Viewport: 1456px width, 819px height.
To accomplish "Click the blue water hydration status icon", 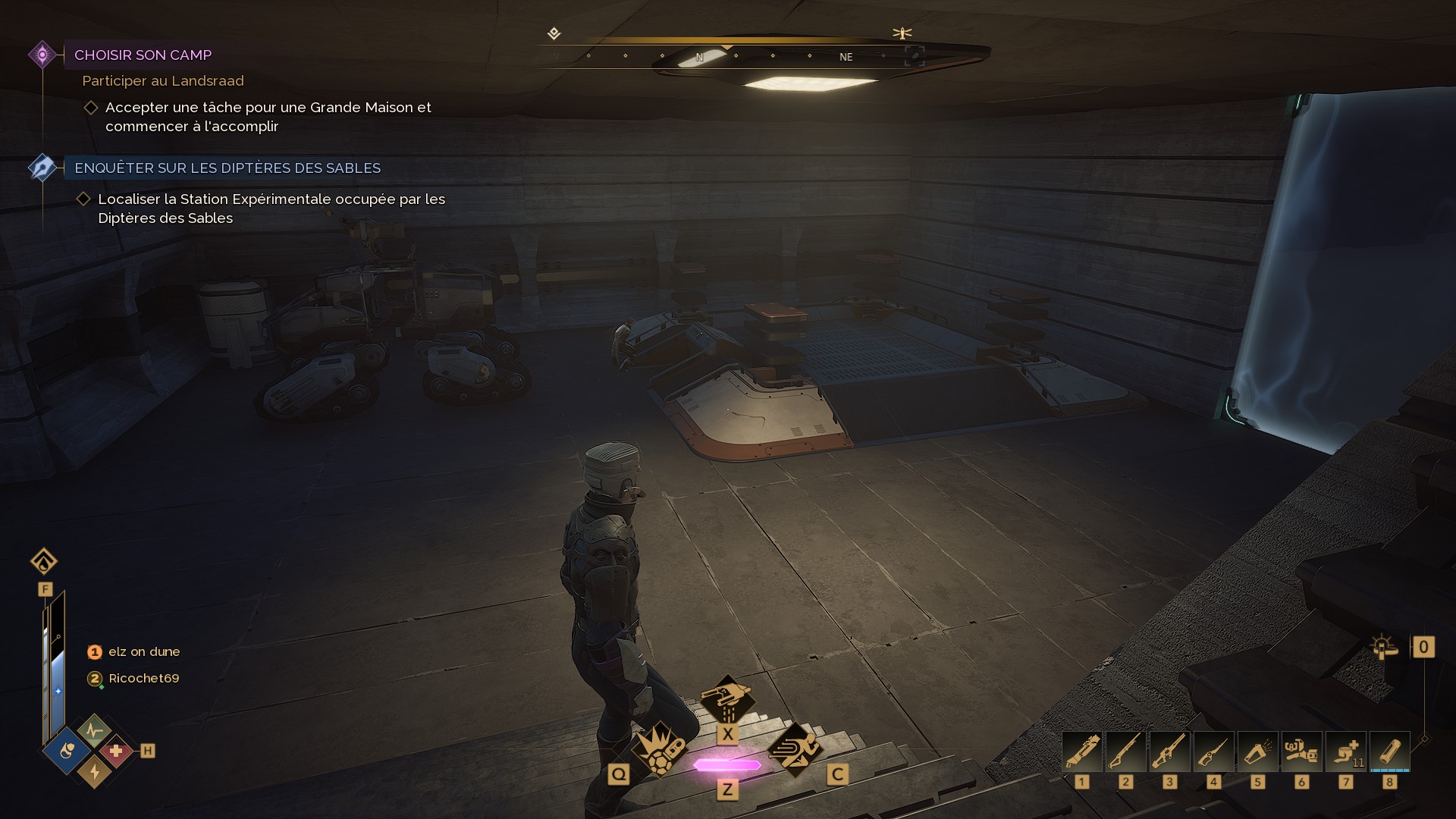I will point(67,752).
